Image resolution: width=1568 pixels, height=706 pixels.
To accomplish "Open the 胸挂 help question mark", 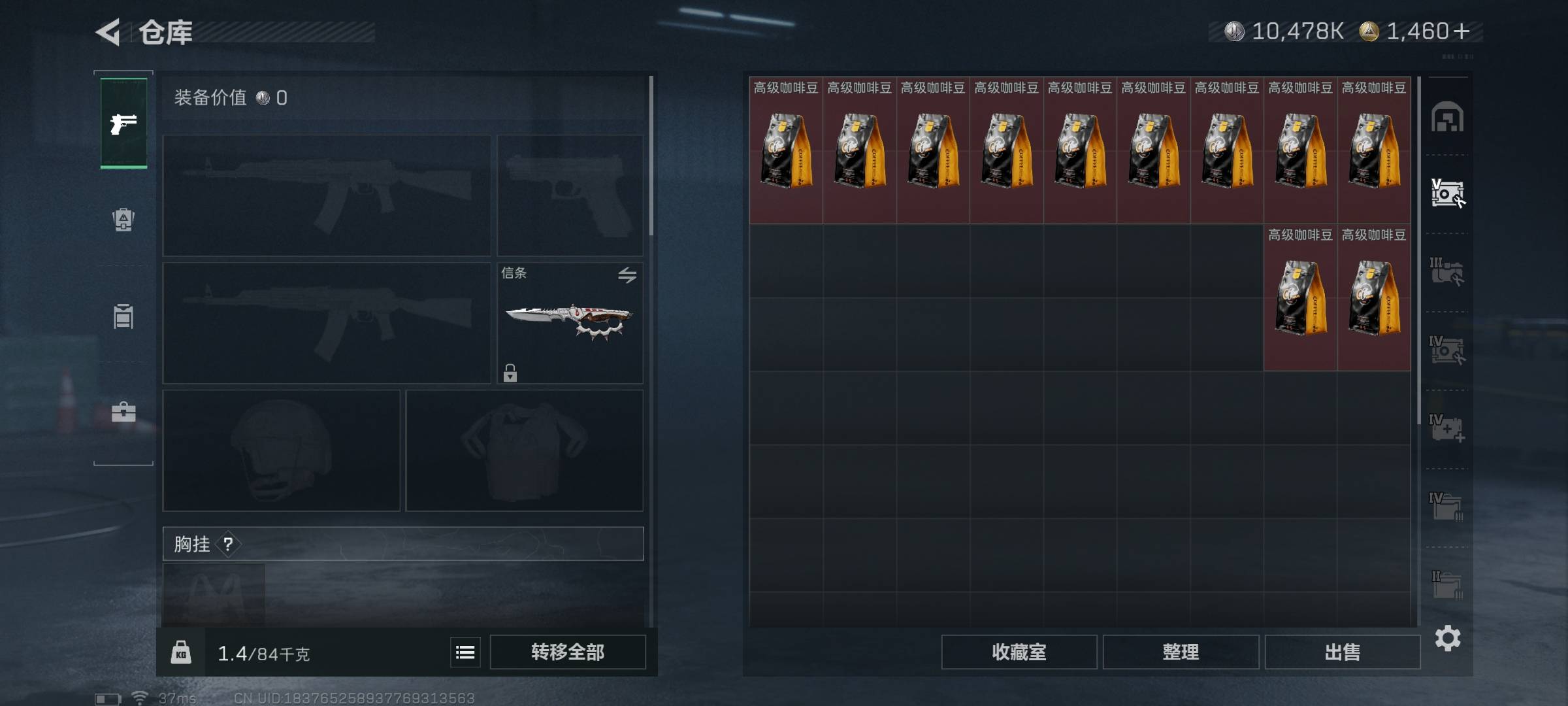I will tap(228, 544).
